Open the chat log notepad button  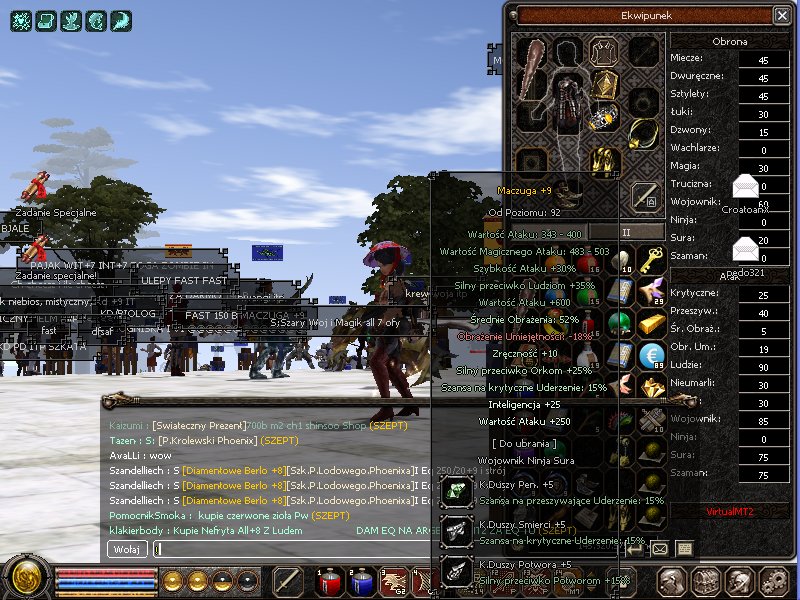[685, 548]
